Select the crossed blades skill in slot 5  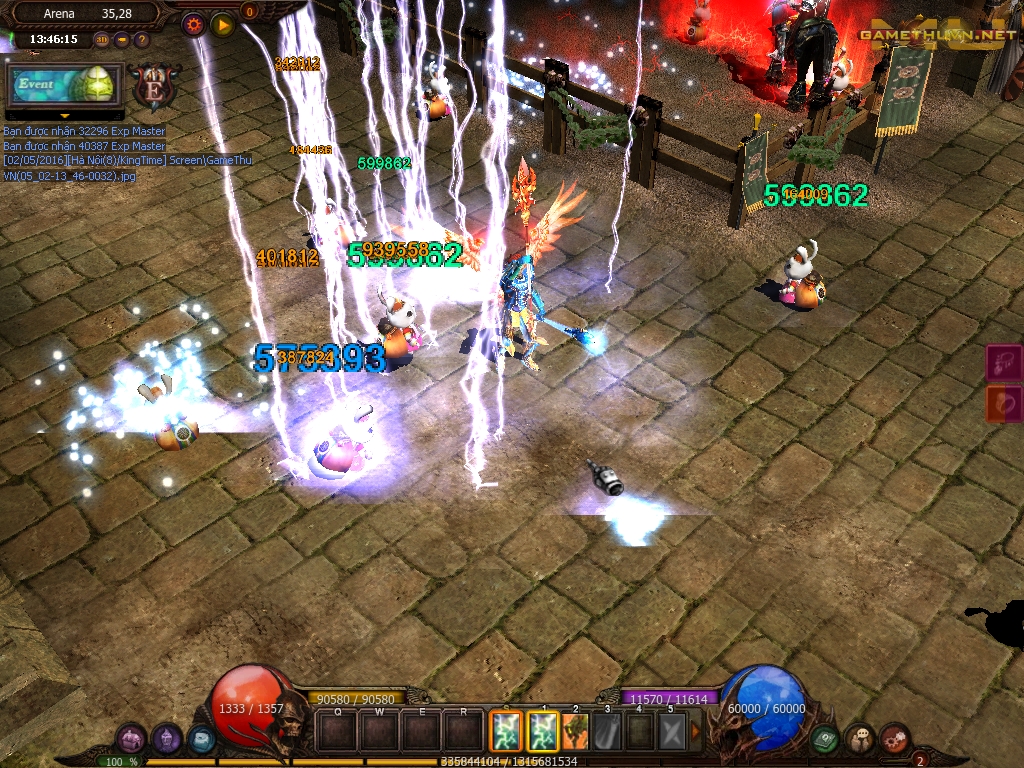coord(672,731)
